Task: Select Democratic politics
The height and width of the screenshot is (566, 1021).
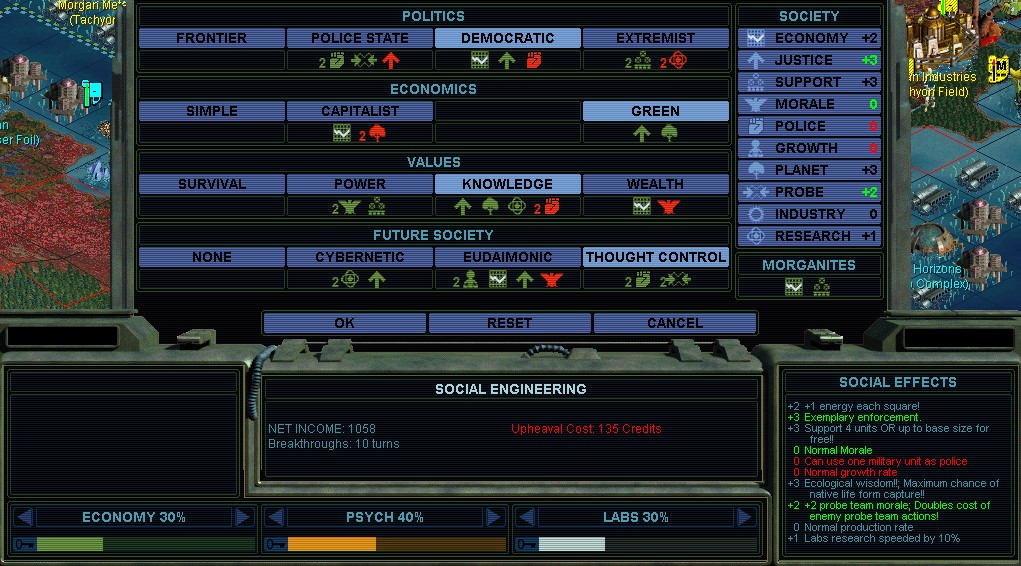Action: [x=507, y=38]
